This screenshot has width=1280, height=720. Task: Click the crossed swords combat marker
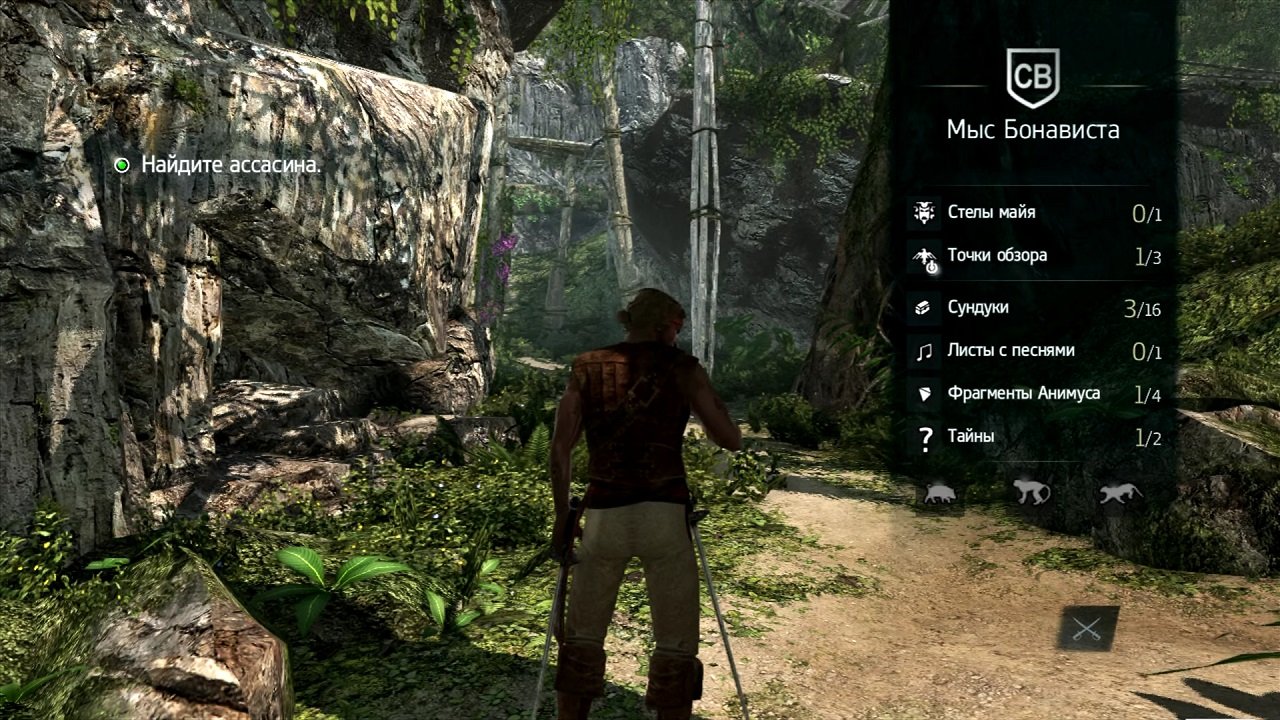click(x=1090, y=629)
